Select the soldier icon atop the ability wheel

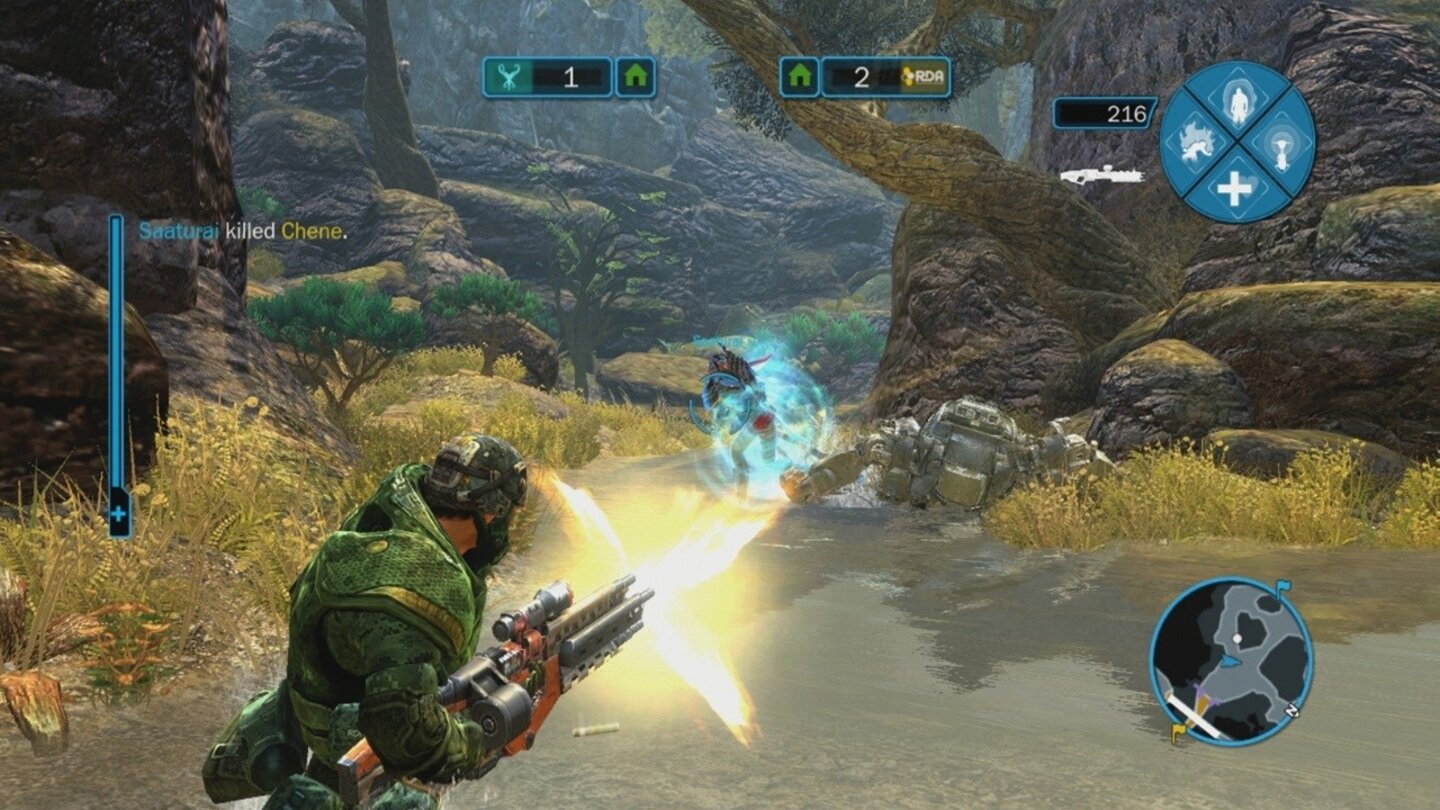point(1238,104)
